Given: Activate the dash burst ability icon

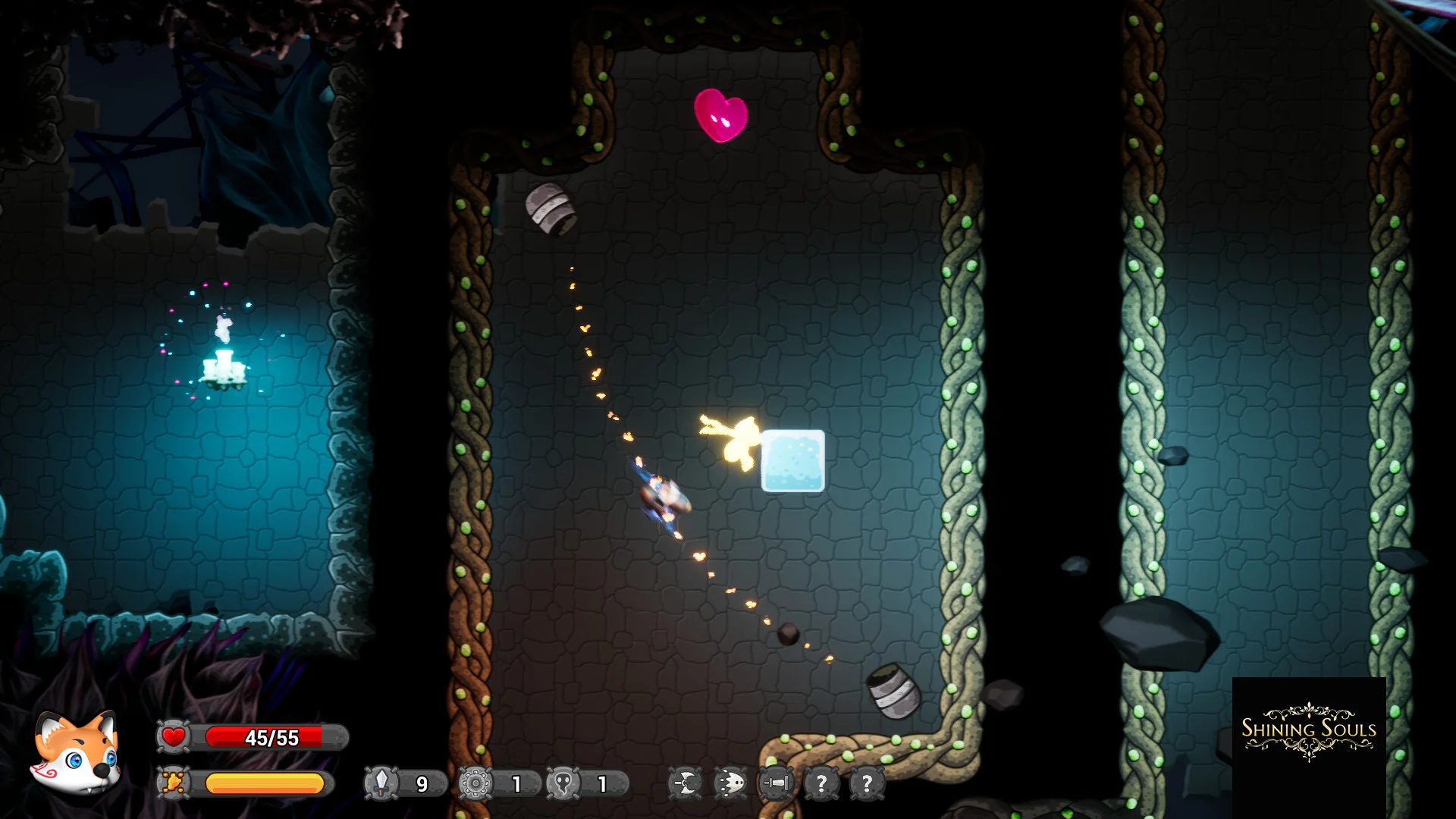Looking at the screenshot, I should [x=731, y=783].
